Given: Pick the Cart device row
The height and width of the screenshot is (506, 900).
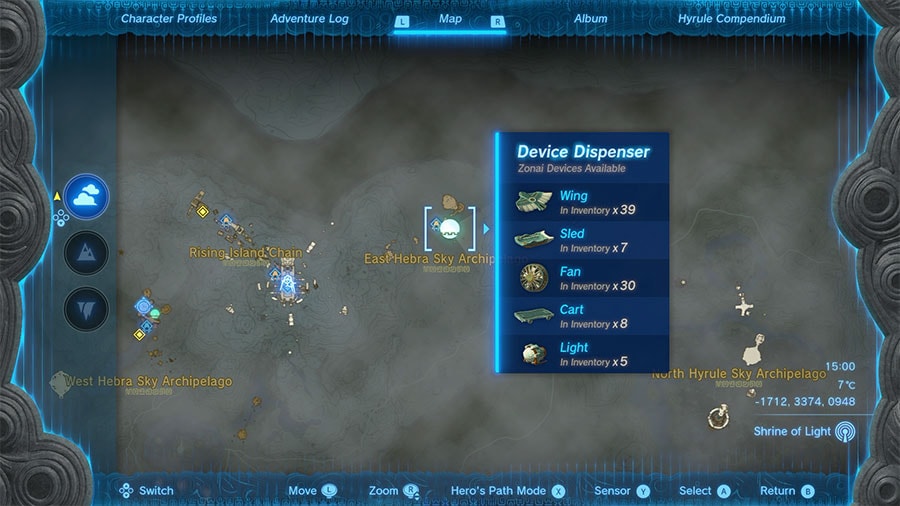Looking at the screenshot, I should 584,316.
